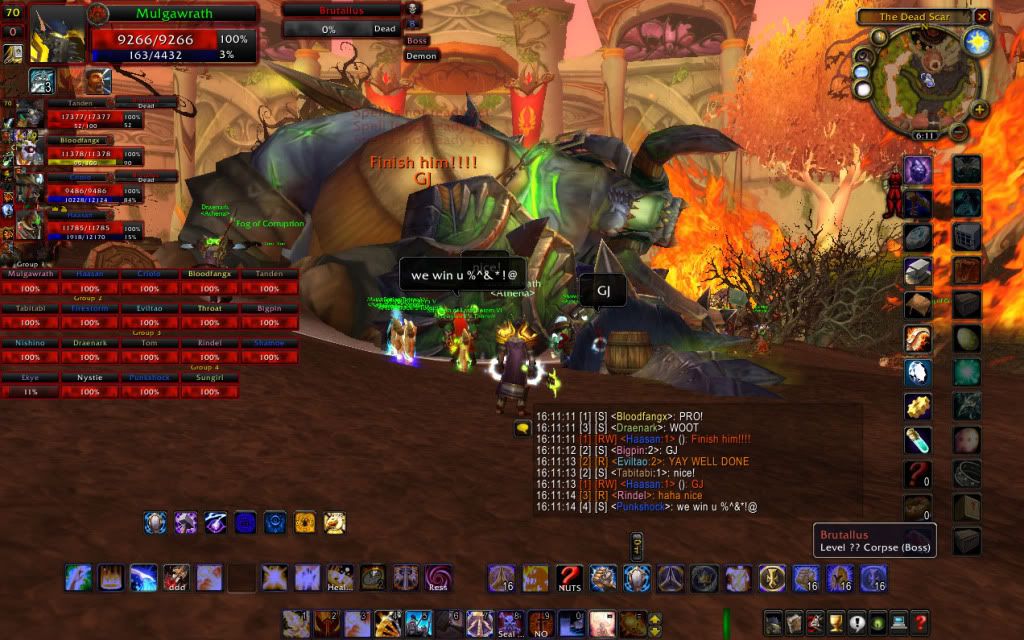Viewport: 1024px width, 640px height.
Task: Zoom in the minimap with plus button
Action: [x=979, y=109]
